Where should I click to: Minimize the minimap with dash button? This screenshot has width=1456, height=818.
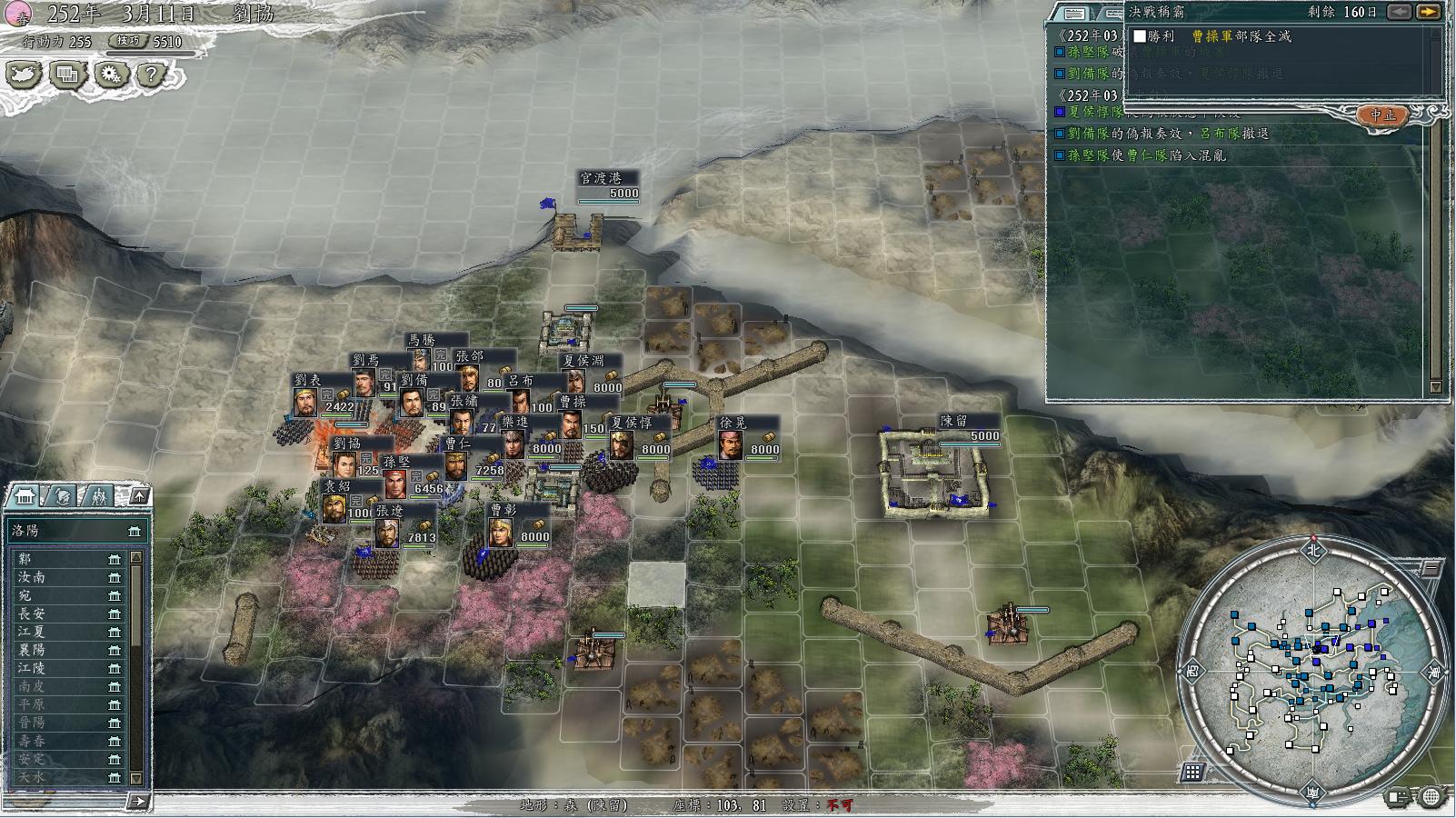click(1431, 569)
